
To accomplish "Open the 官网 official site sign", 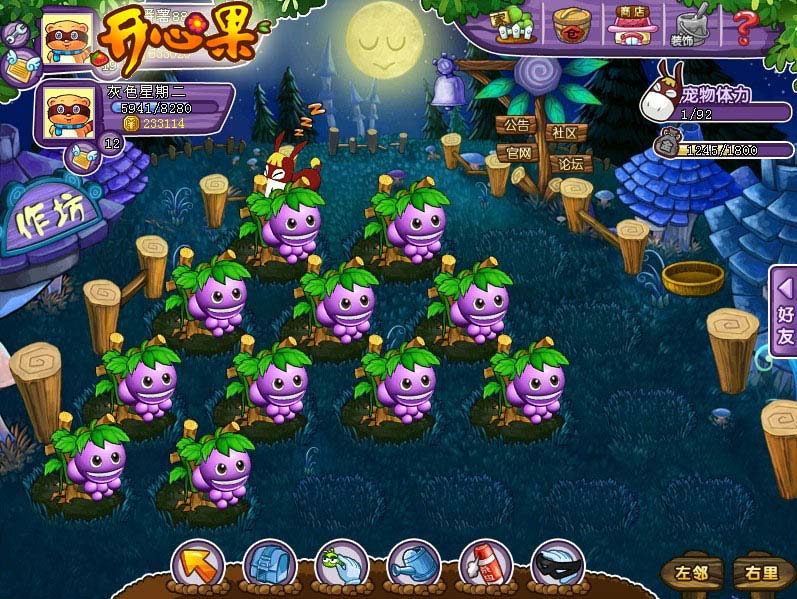I will click(x=518, y=153).
